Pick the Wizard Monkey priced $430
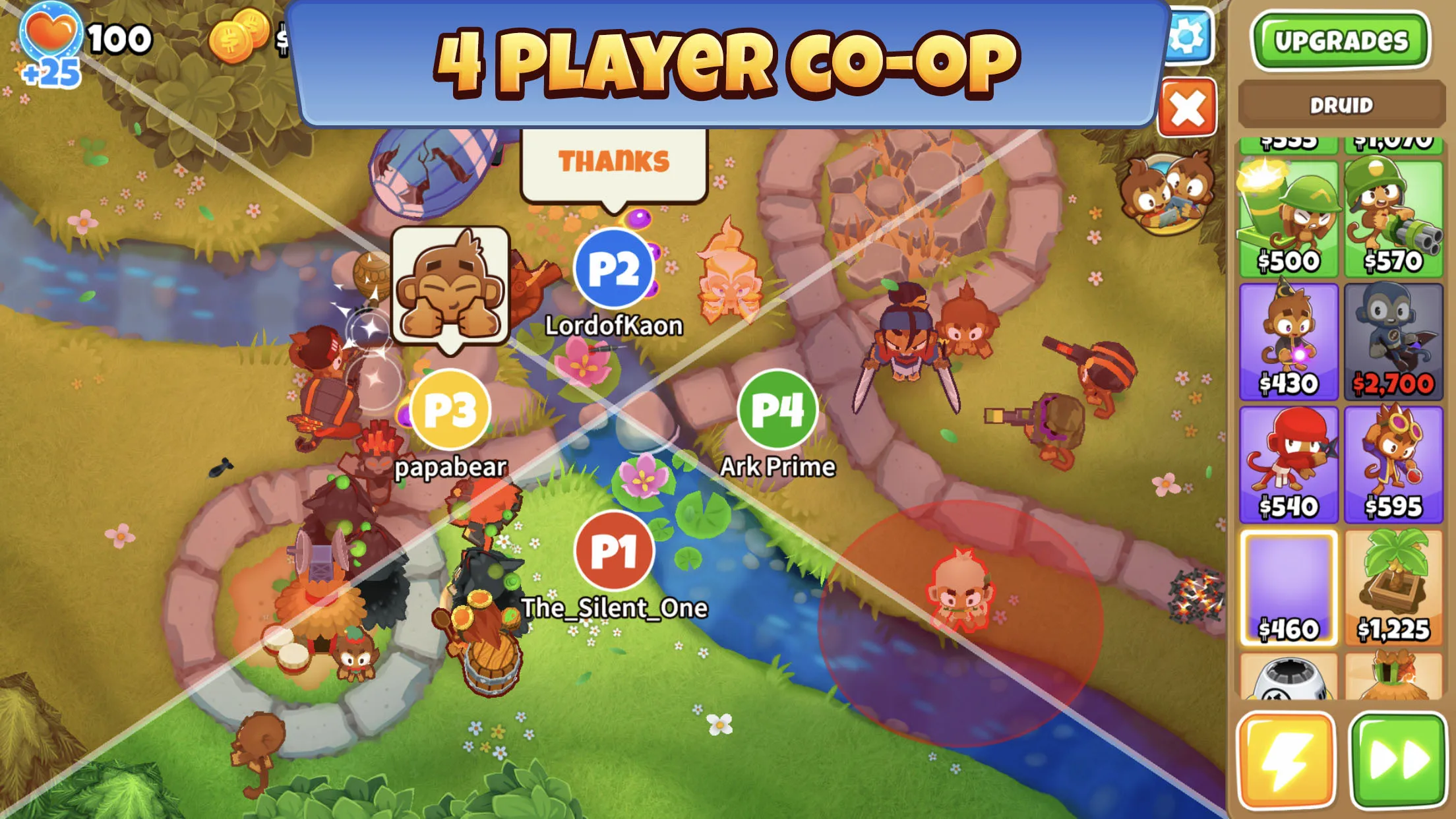The width and height of the screenshot is (1456, 819). 1289,338
